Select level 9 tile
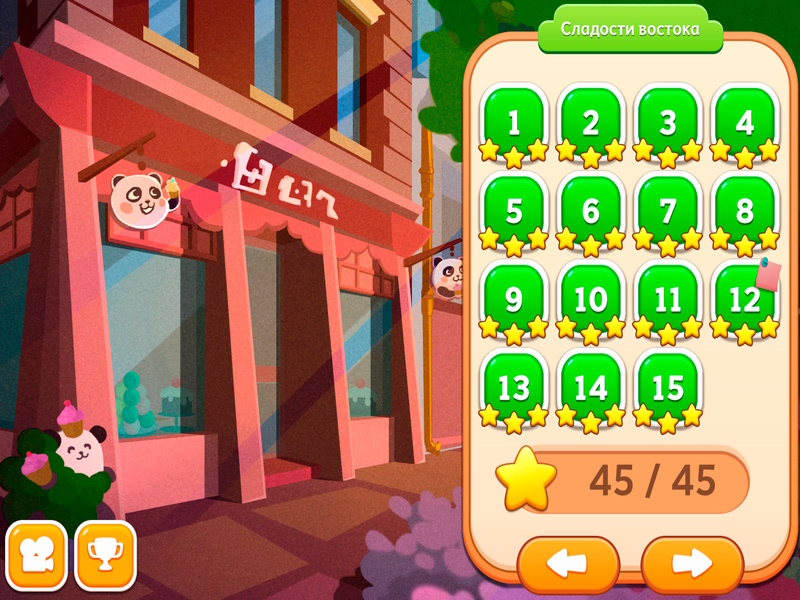800x600 pixels. point(514,299)
